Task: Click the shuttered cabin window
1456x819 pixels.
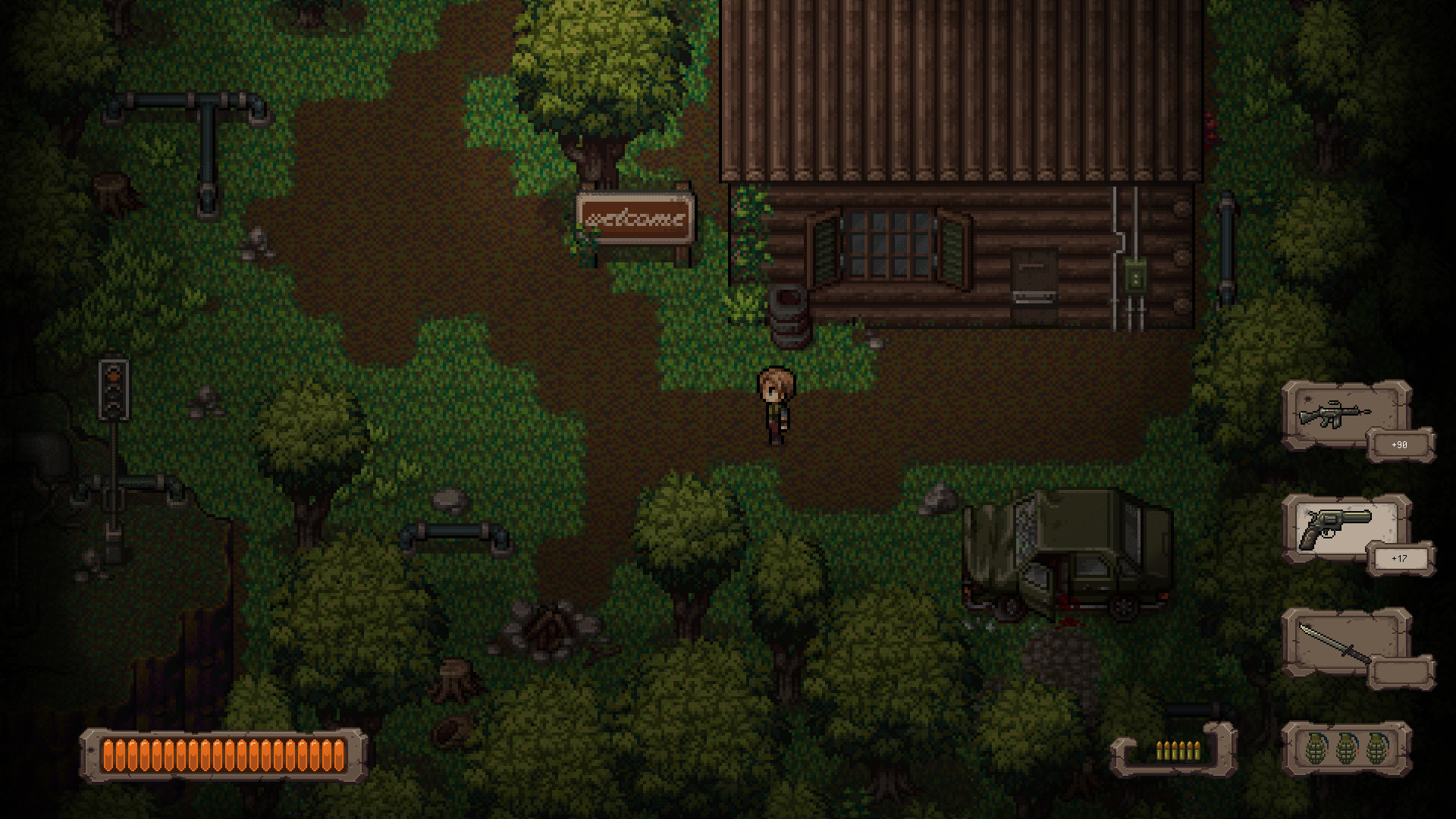Action: [x=887, y=243]
